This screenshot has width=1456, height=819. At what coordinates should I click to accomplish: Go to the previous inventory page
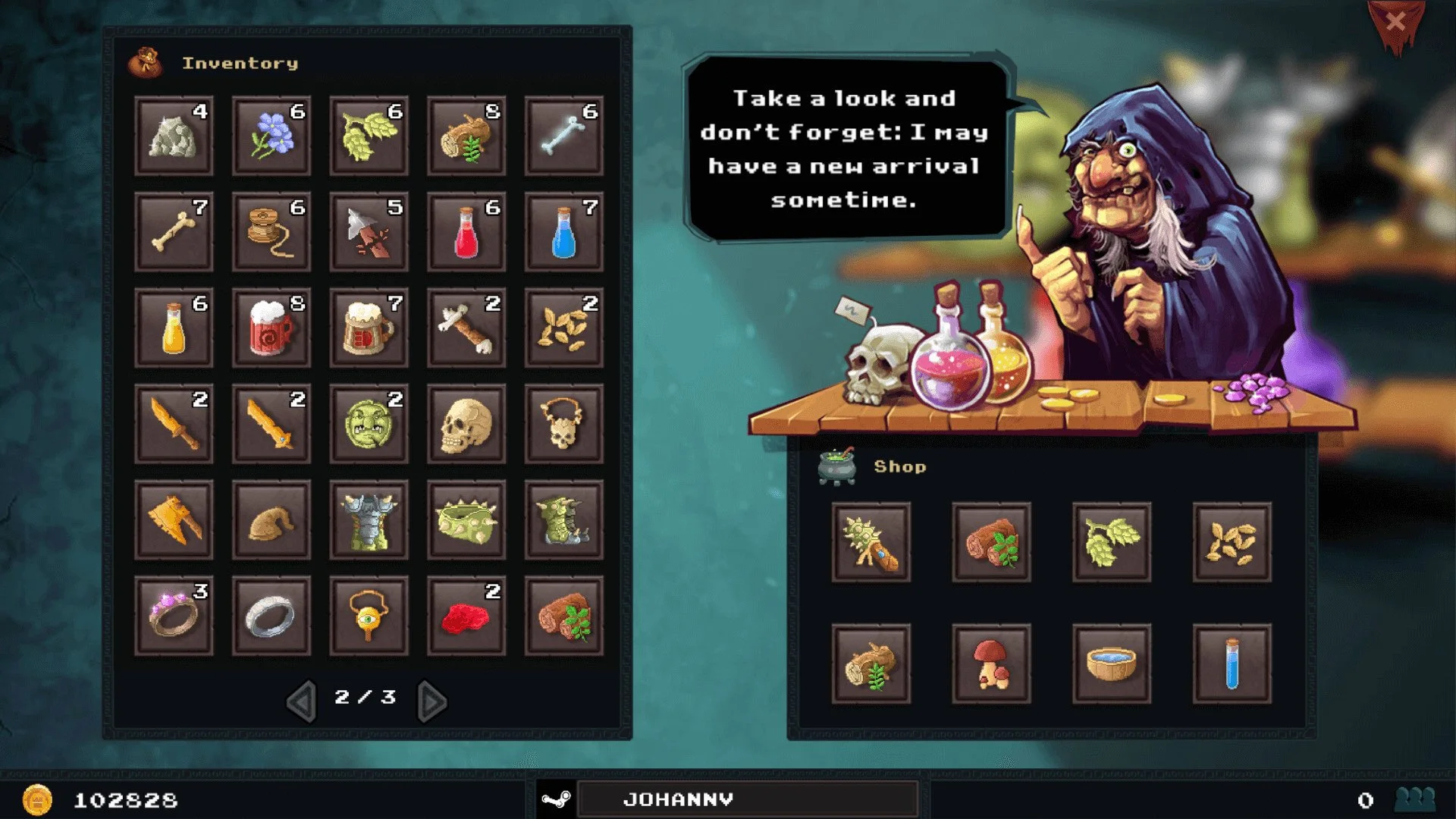[x=302, y=701]
